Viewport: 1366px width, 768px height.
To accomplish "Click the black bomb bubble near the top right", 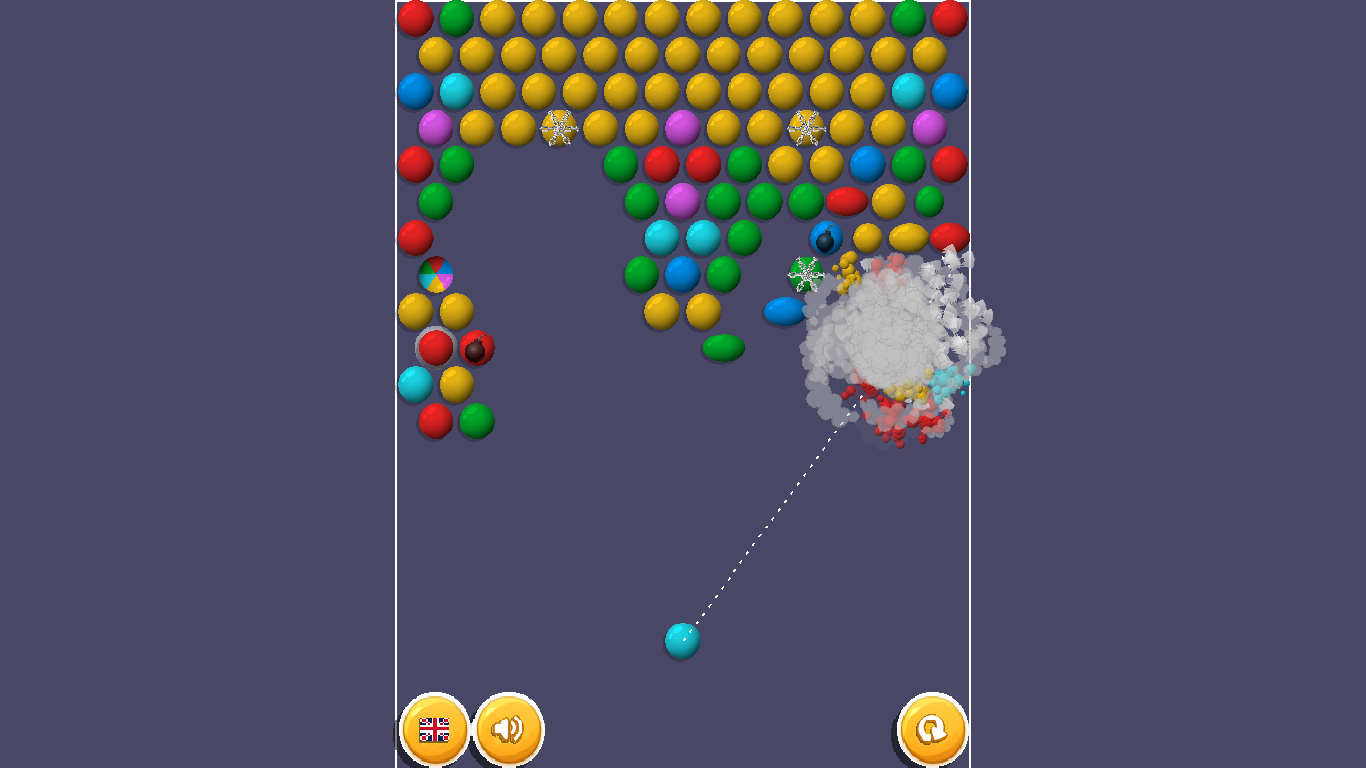I will pyautogui.click(x=826, y=237).
